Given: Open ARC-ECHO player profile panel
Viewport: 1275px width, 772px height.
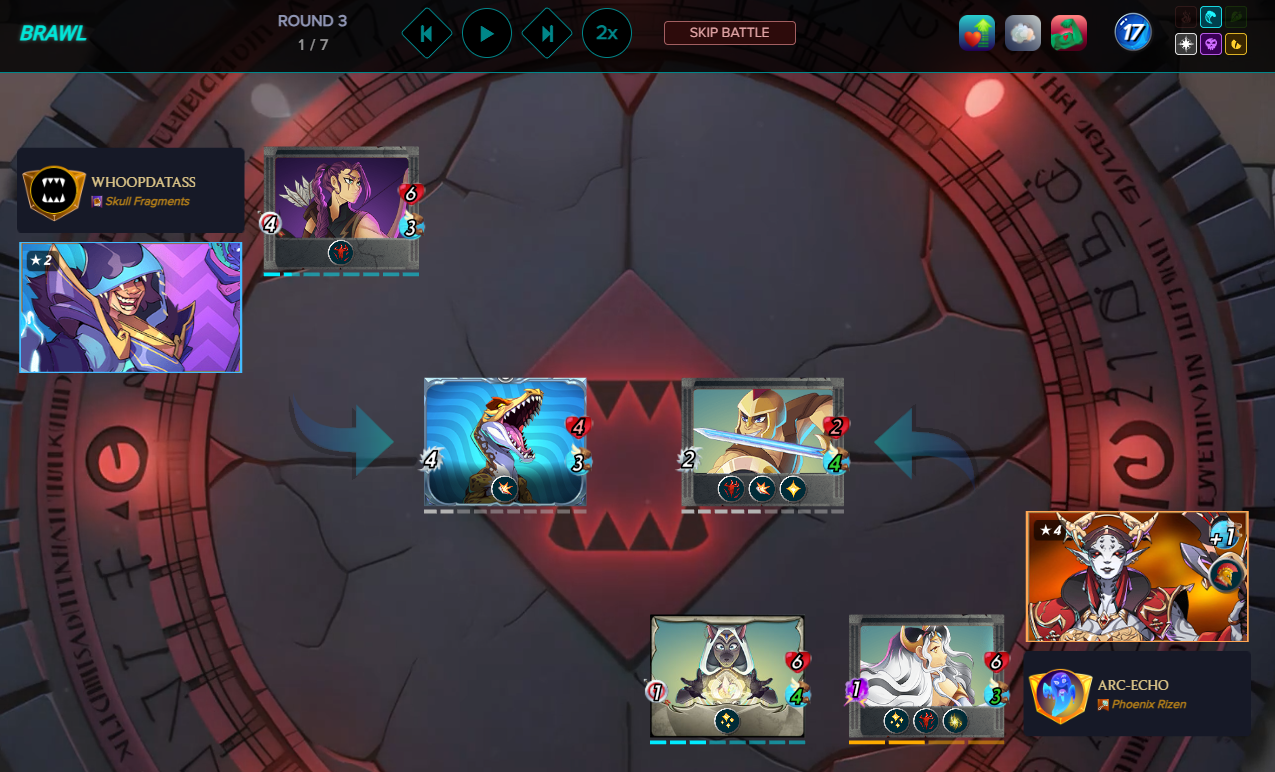Looking at the screenshot, I should [1137, 694].
